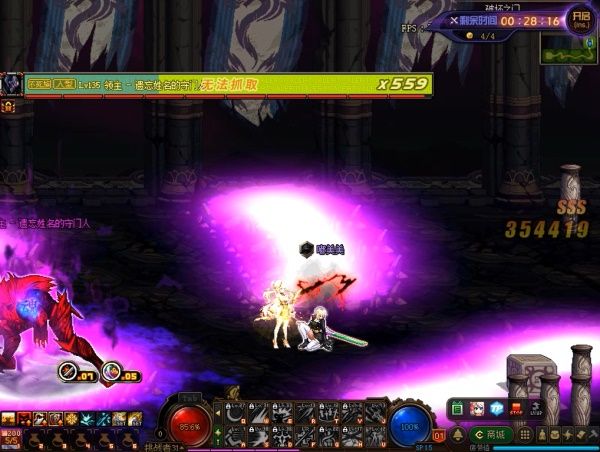Image resolution: width=600 pixels, height=452 pixels.
Task: Click the green notepad icon
Action: click(x=457, y=408)
